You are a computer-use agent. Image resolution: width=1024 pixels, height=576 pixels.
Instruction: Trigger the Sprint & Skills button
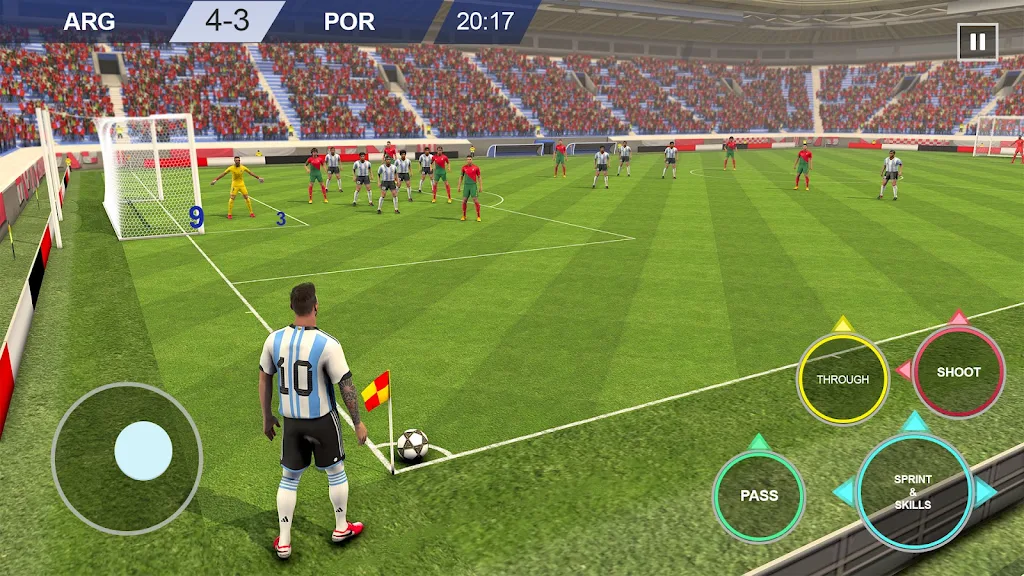click(x=913, y=492)
